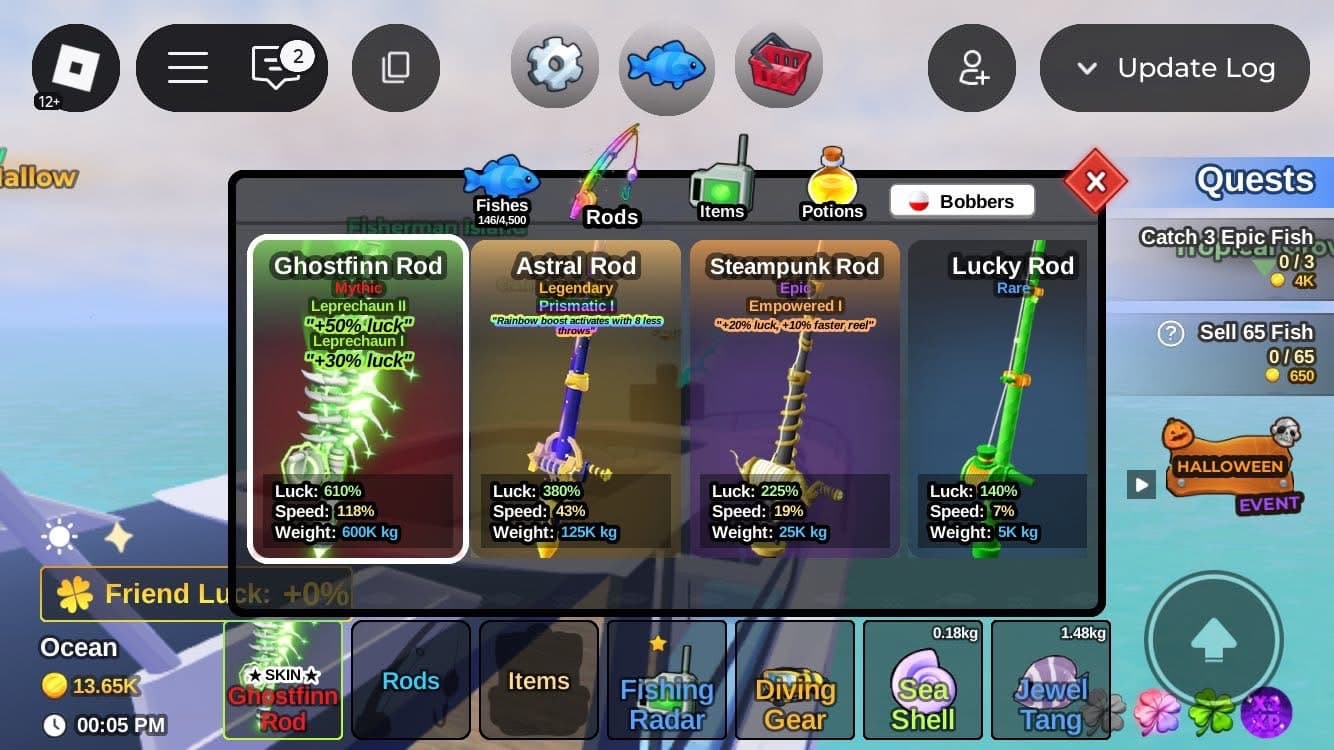Viewport: 1334px width, 750px height.
Task: Open the Halloween Event sign
Action: click(x=1231, y=467)
